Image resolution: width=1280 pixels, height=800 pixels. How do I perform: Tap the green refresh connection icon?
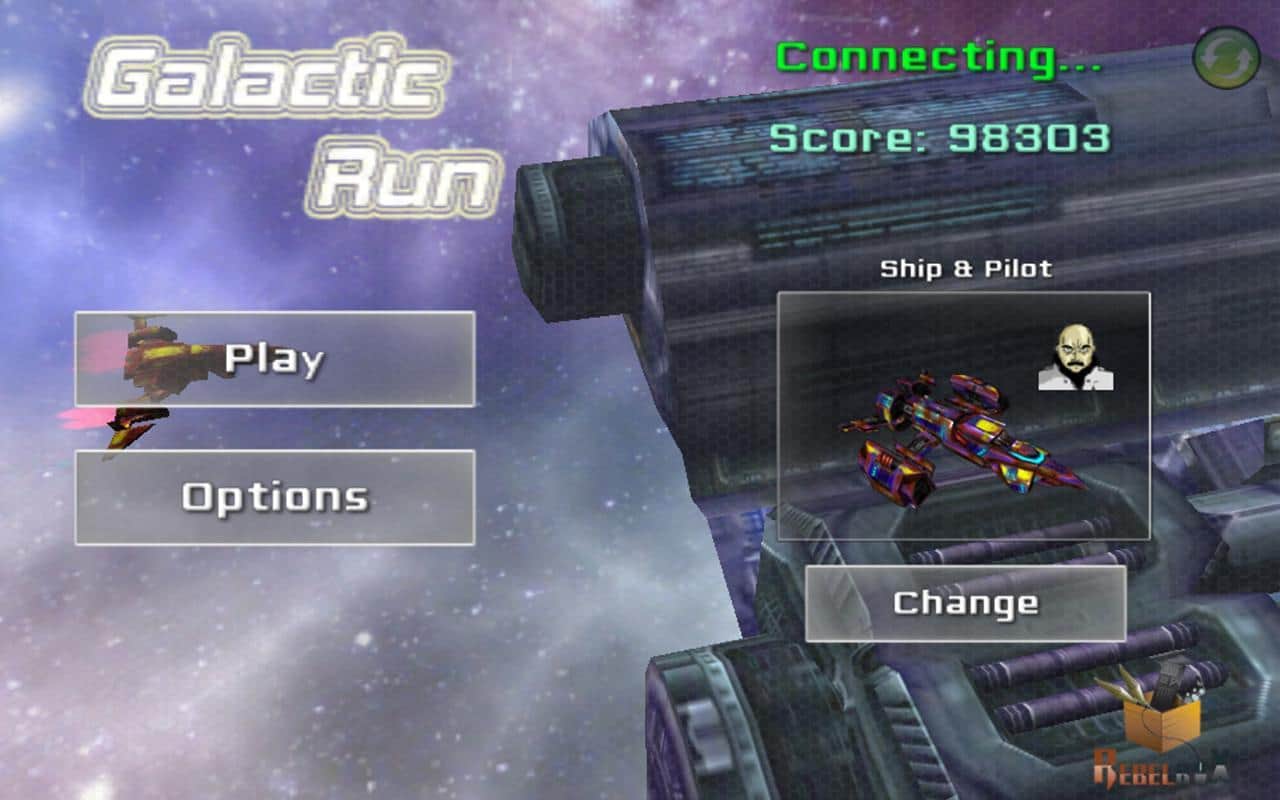[x=1225, y=57]
